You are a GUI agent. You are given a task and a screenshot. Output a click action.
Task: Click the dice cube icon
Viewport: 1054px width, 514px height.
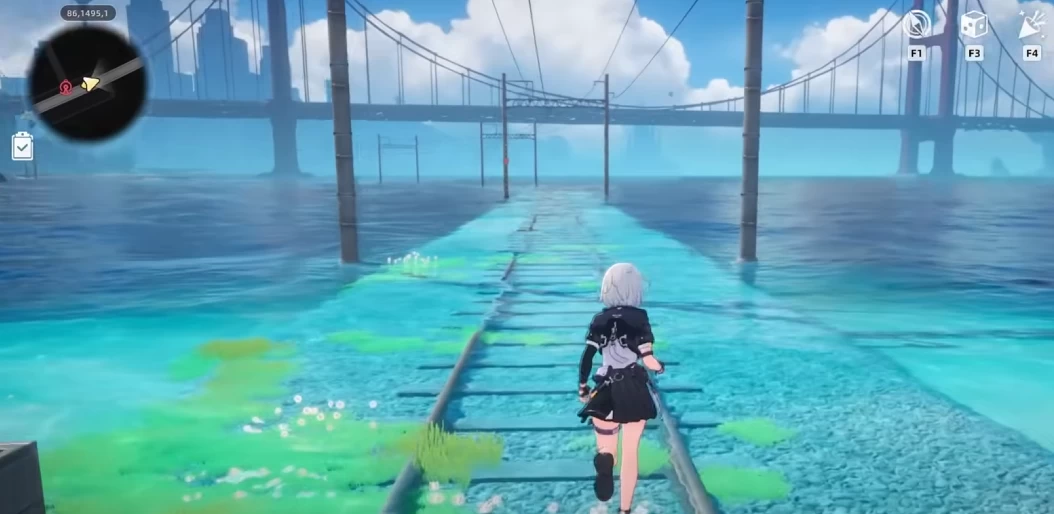point(973,24)
